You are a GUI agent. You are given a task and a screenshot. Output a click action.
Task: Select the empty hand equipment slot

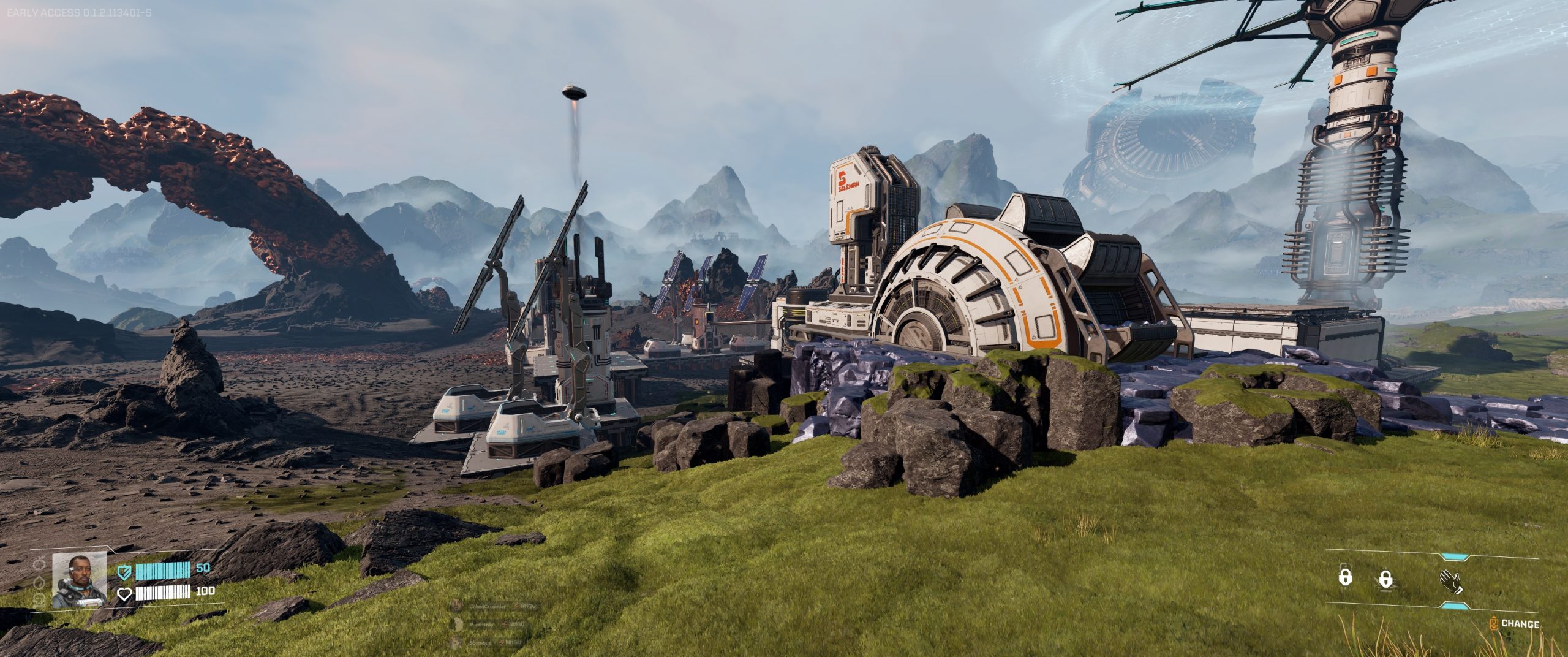click(x=1450, y=582)
